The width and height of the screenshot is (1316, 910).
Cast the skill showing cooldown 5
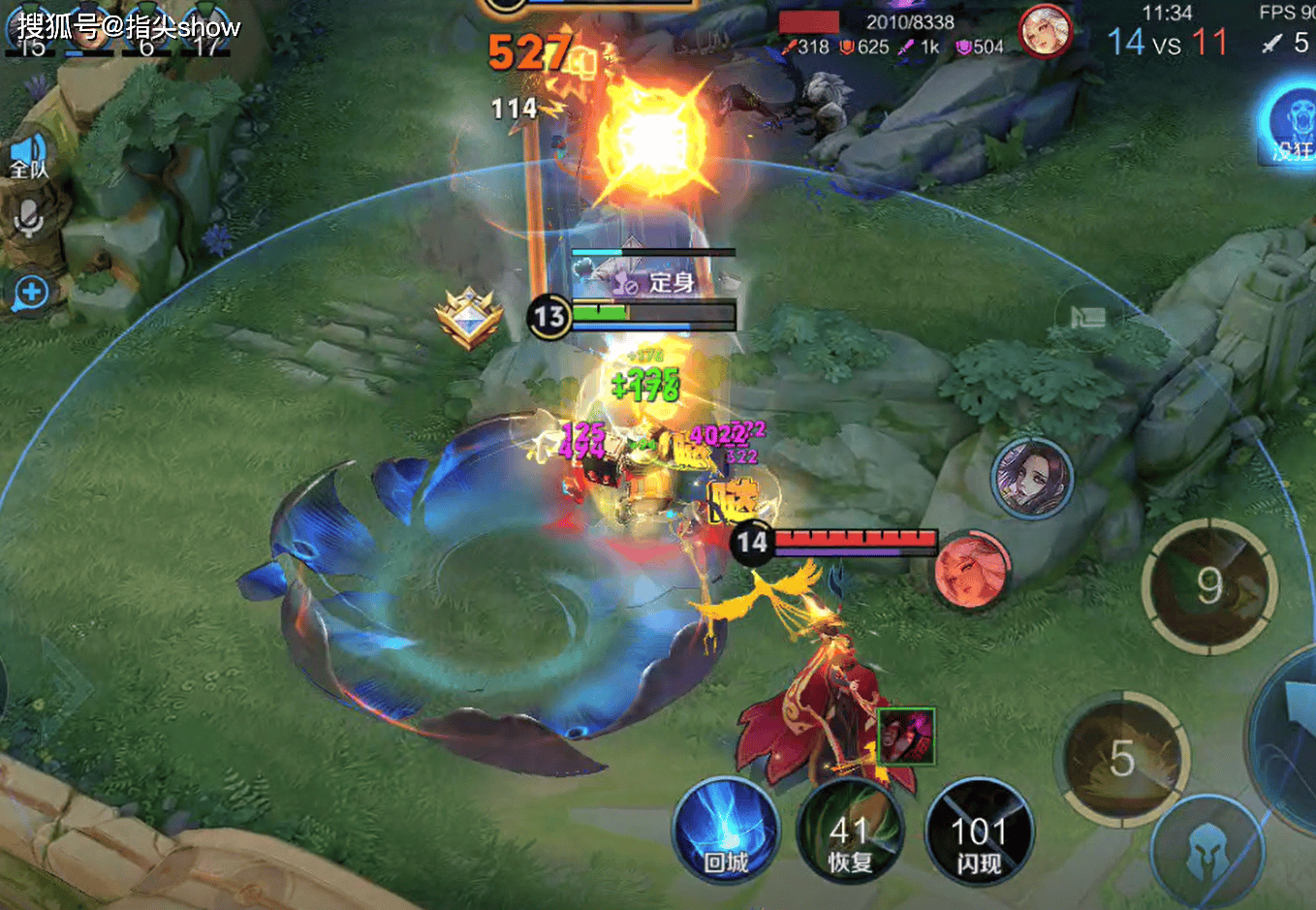1123,758
